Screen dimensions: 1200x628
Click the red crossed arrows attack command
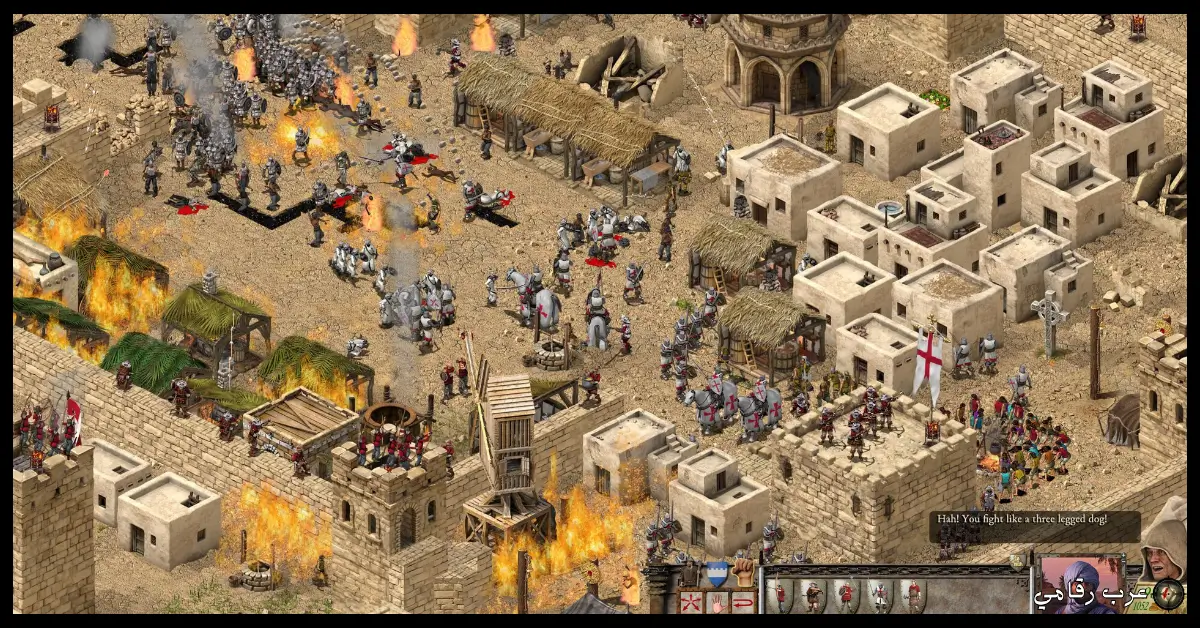(690, 601)
